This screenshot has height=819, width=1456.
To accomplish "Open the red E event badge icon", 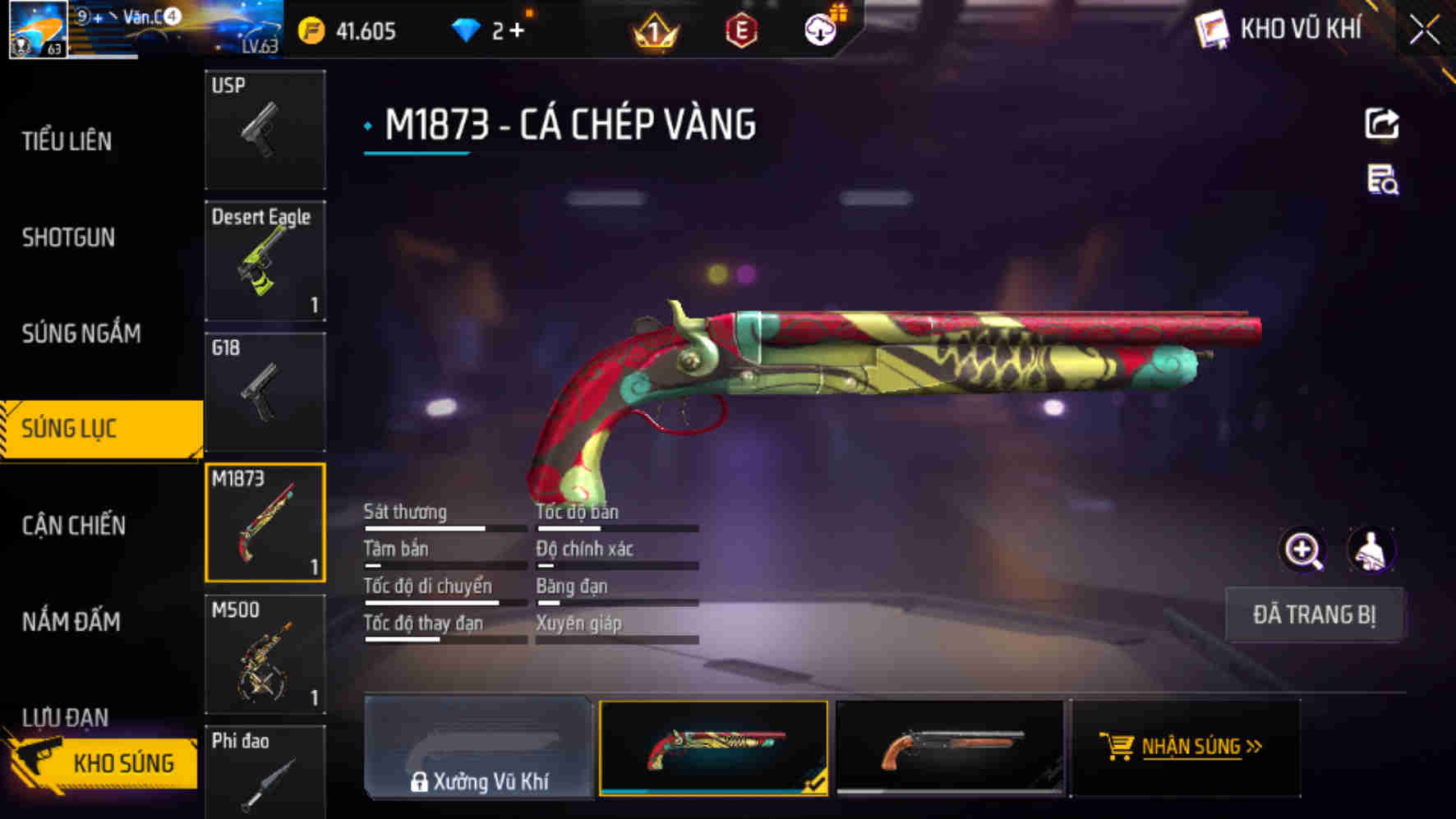I will coord(742,31).
